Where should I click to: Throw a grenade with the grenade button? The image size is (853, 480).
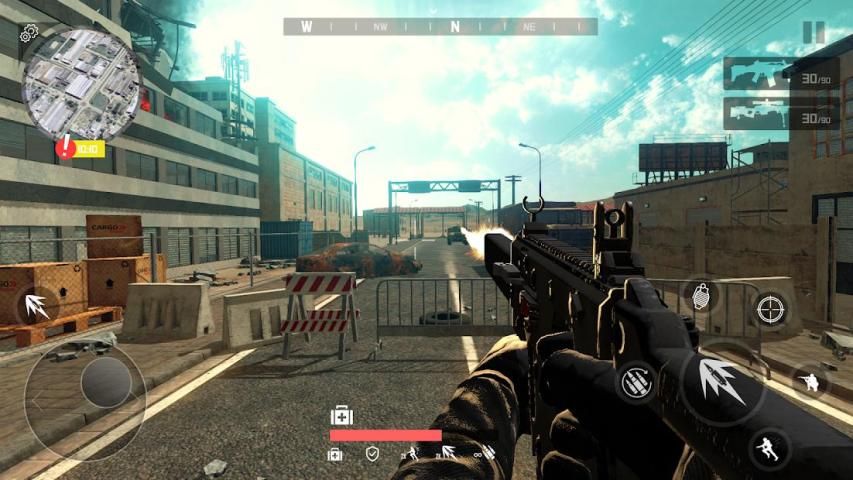pos(700,294)
